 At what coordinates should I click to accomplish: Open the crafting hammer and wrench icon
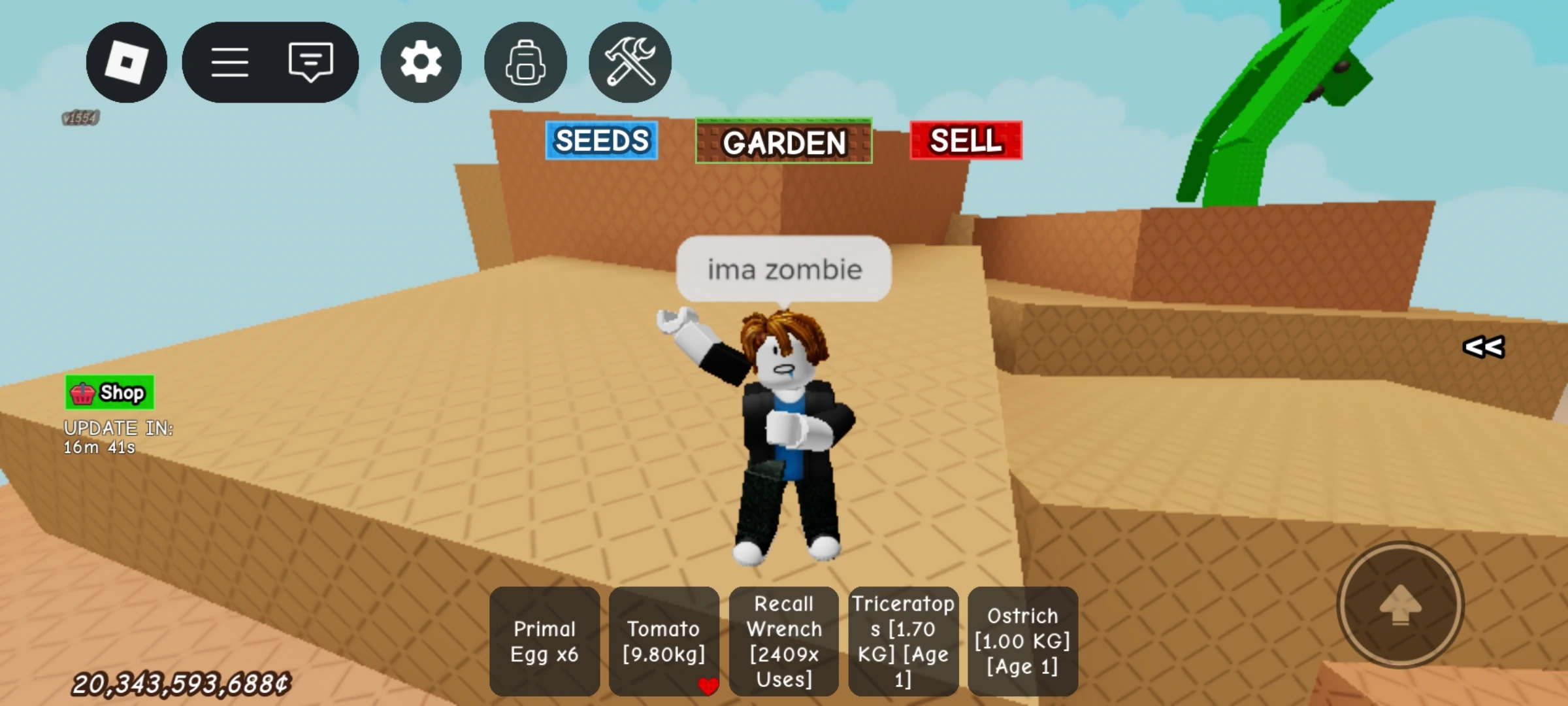[x=629, y=61]
